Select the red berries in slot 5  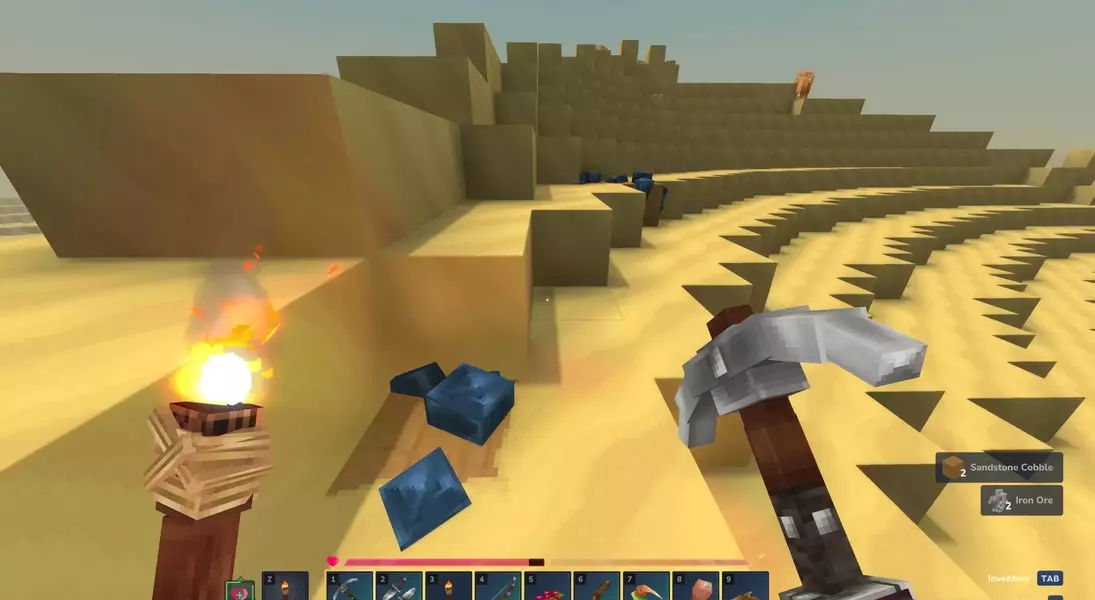click(547, 587)
